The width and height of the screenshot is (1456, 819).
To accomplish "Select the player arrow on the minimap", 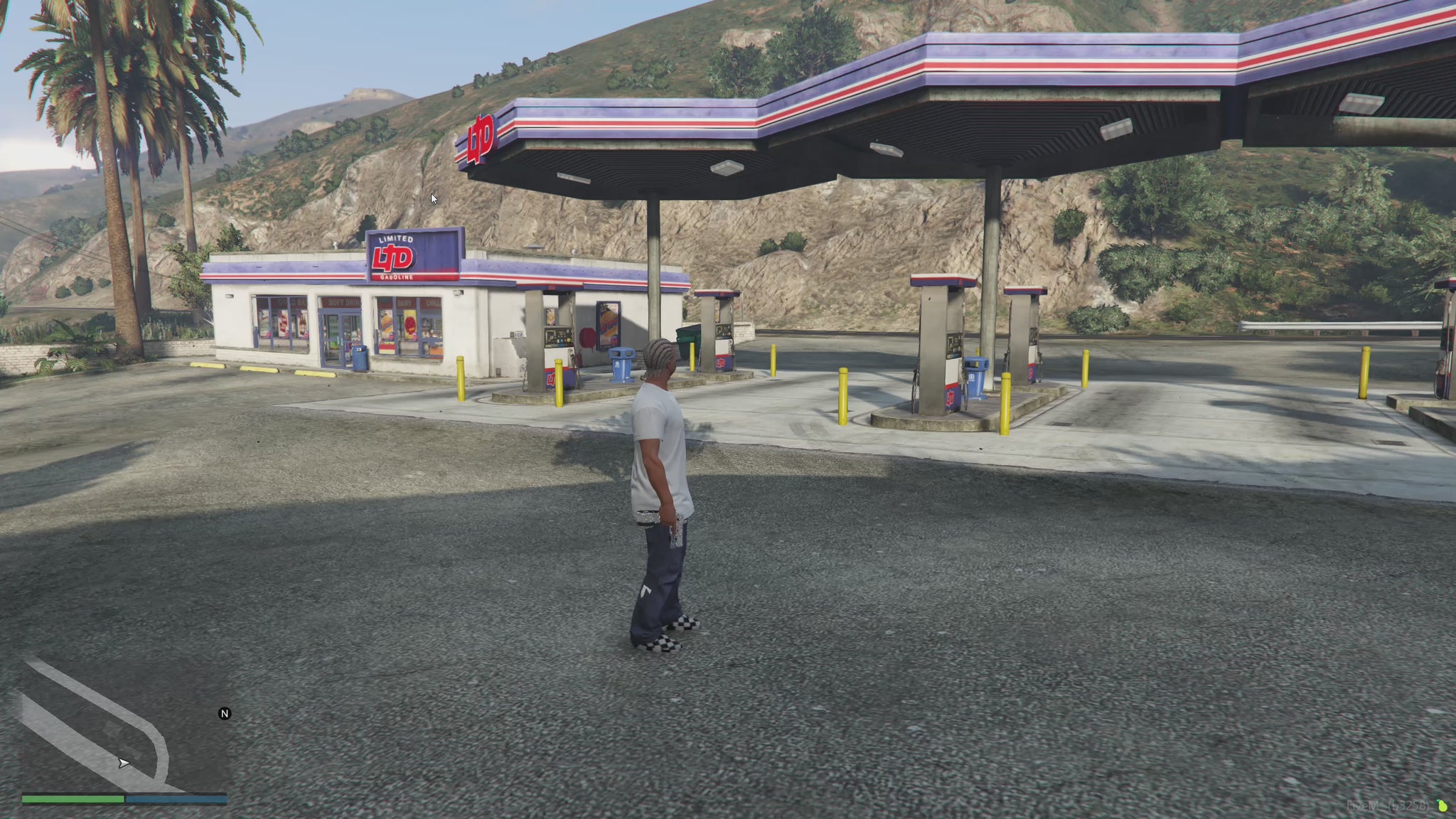I will point(124,764).
